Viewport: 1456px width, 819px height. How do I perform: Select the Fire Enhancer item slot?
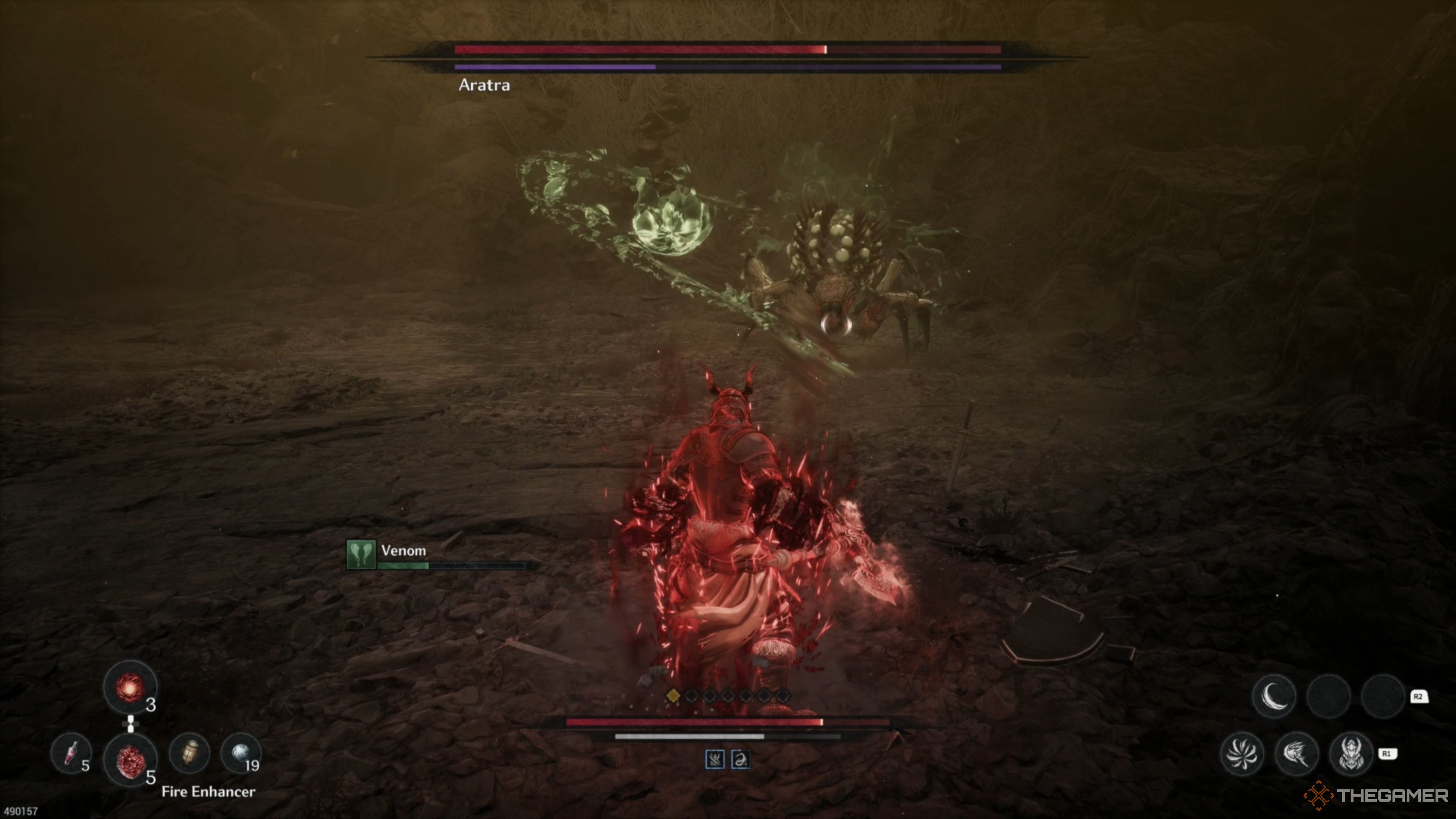pyautogui.click(x=131, y=760)
